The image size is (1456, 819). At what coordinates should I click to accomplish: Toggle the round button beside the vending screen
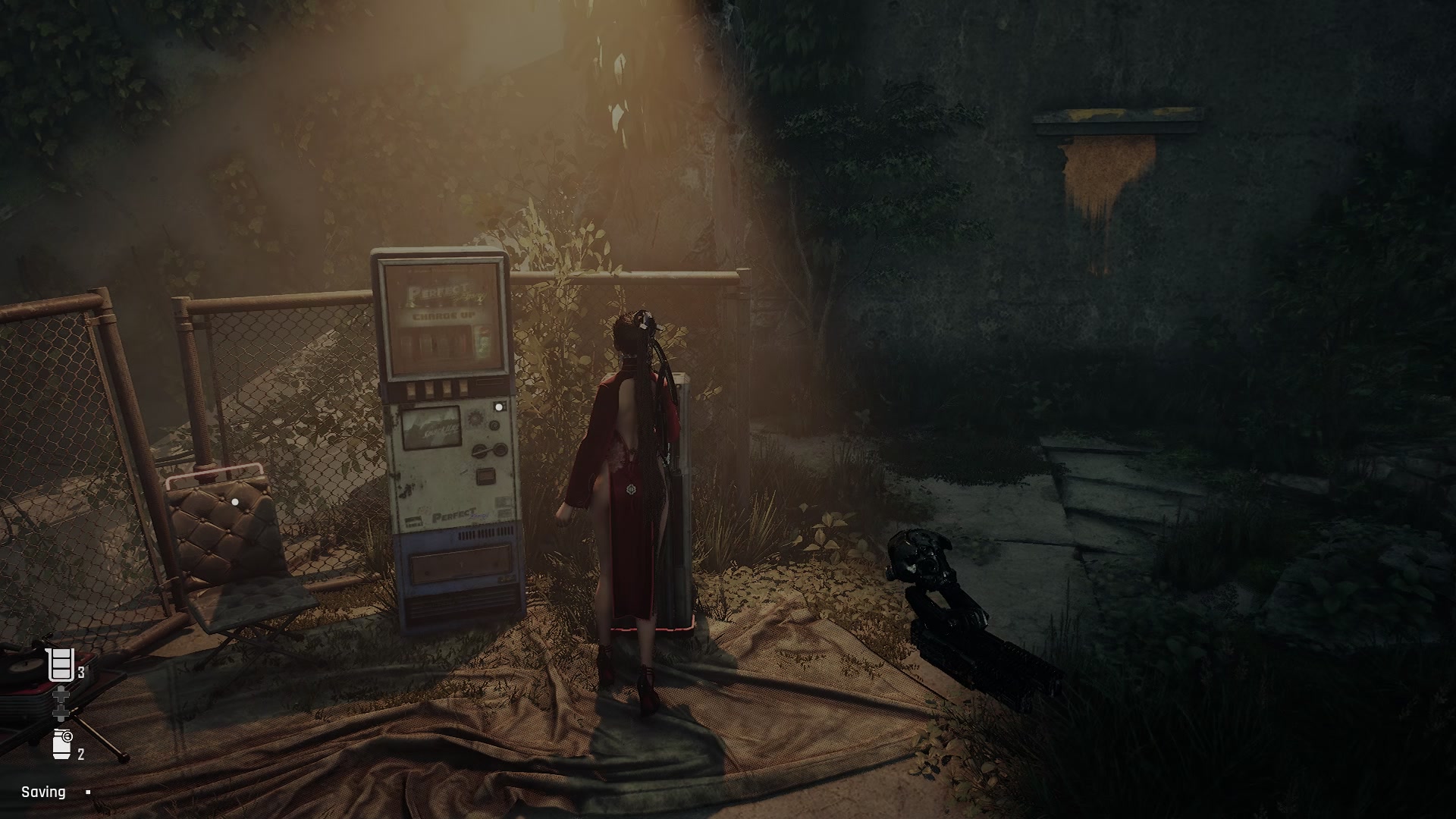pos(494,425)
